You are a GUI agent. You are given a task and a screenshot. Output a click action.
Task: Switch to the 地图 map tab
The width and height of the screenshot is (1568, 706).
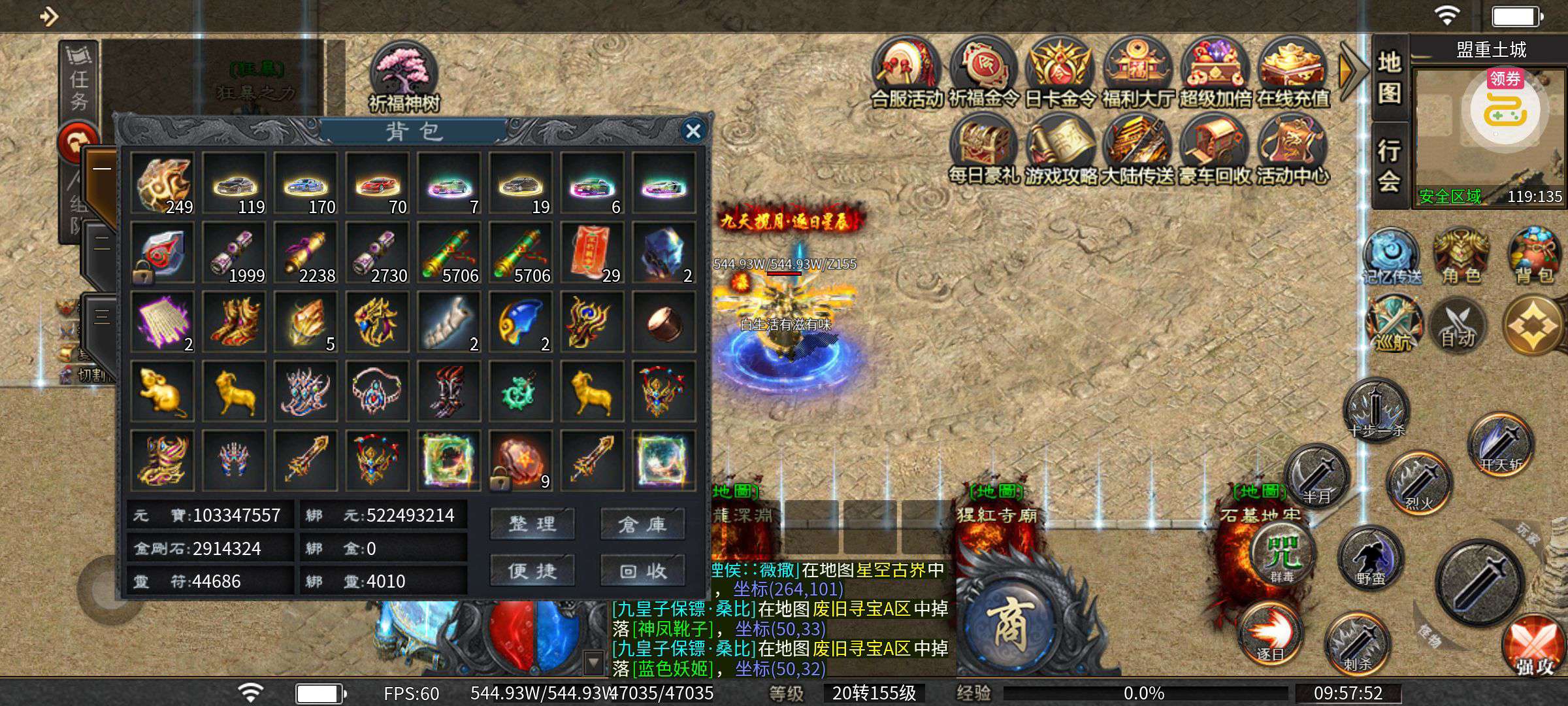(x=1390, y=78)
